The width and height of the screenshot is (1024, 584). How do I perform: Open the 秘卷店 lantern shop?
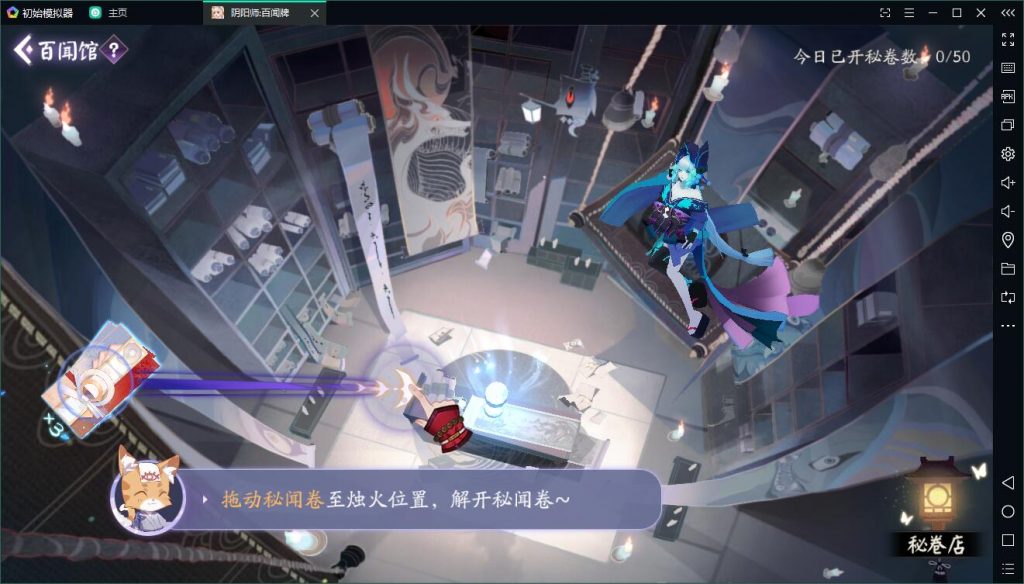pos(937,510)
